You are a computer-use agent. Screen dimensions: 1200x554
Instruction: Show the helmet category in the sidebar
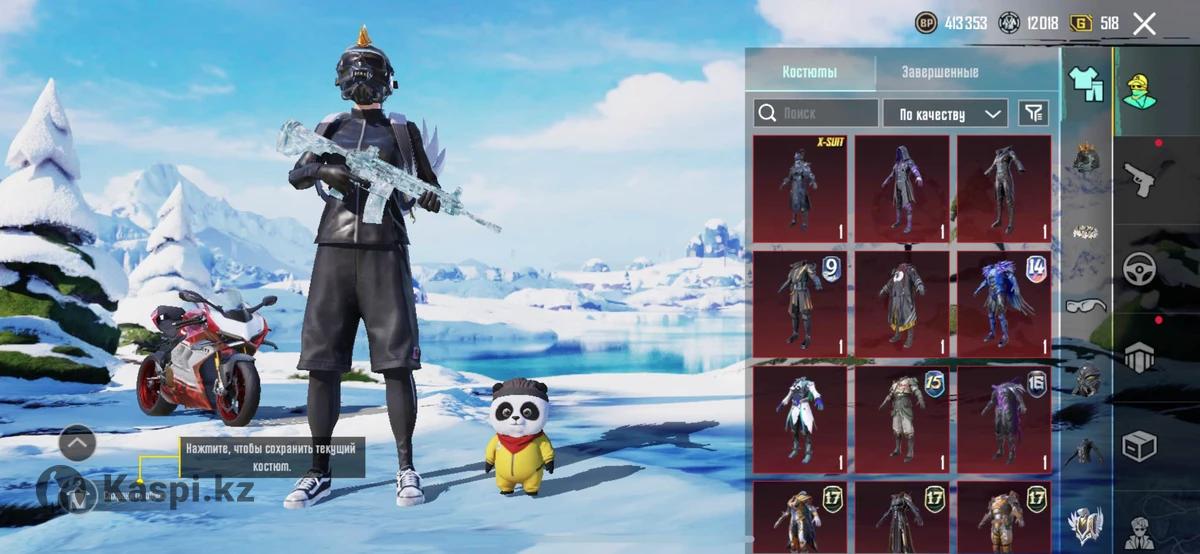click(x=1087, y=158)
